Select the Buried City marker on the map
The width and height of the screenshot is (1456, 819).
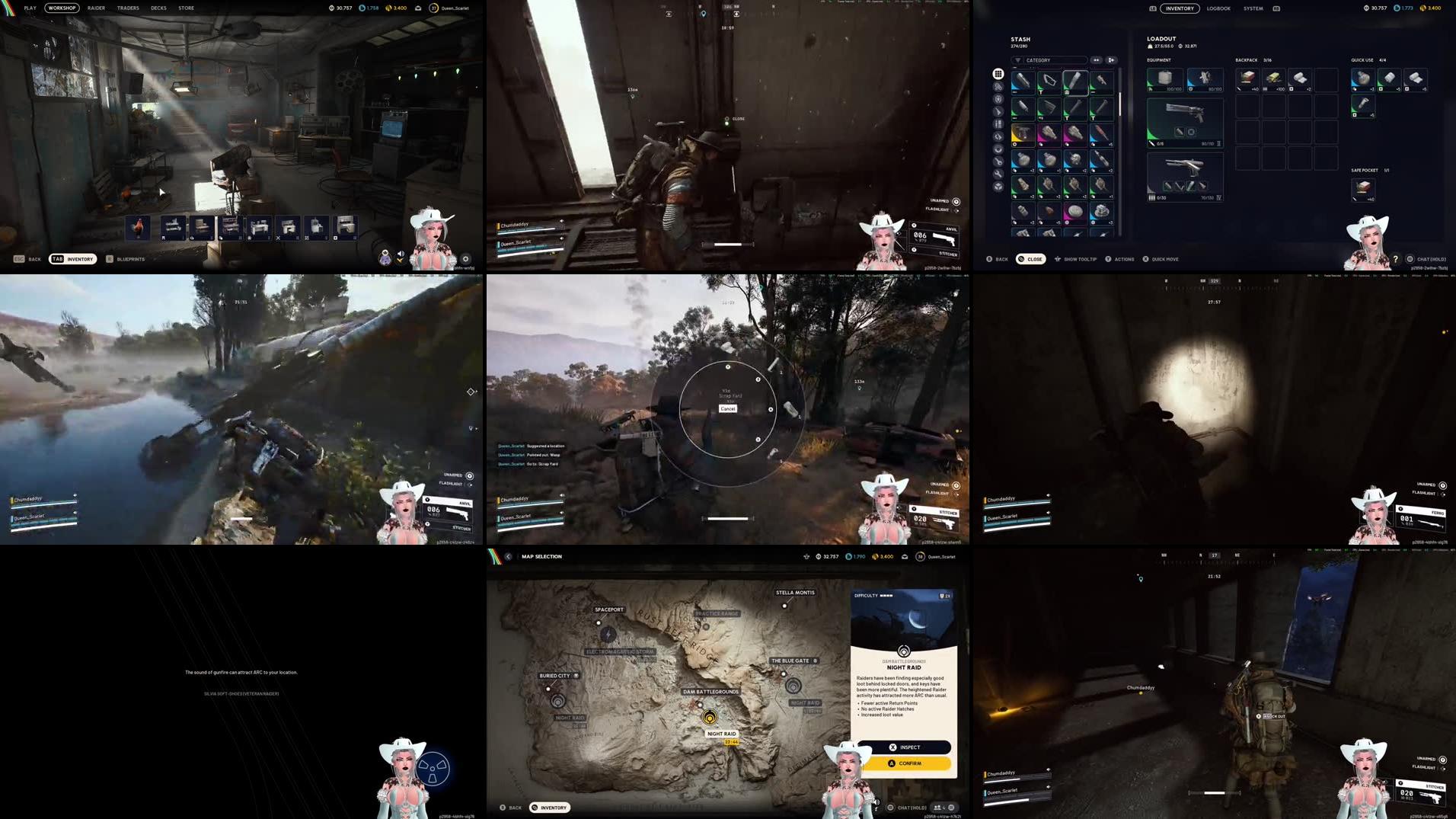(x=548, y=689)
